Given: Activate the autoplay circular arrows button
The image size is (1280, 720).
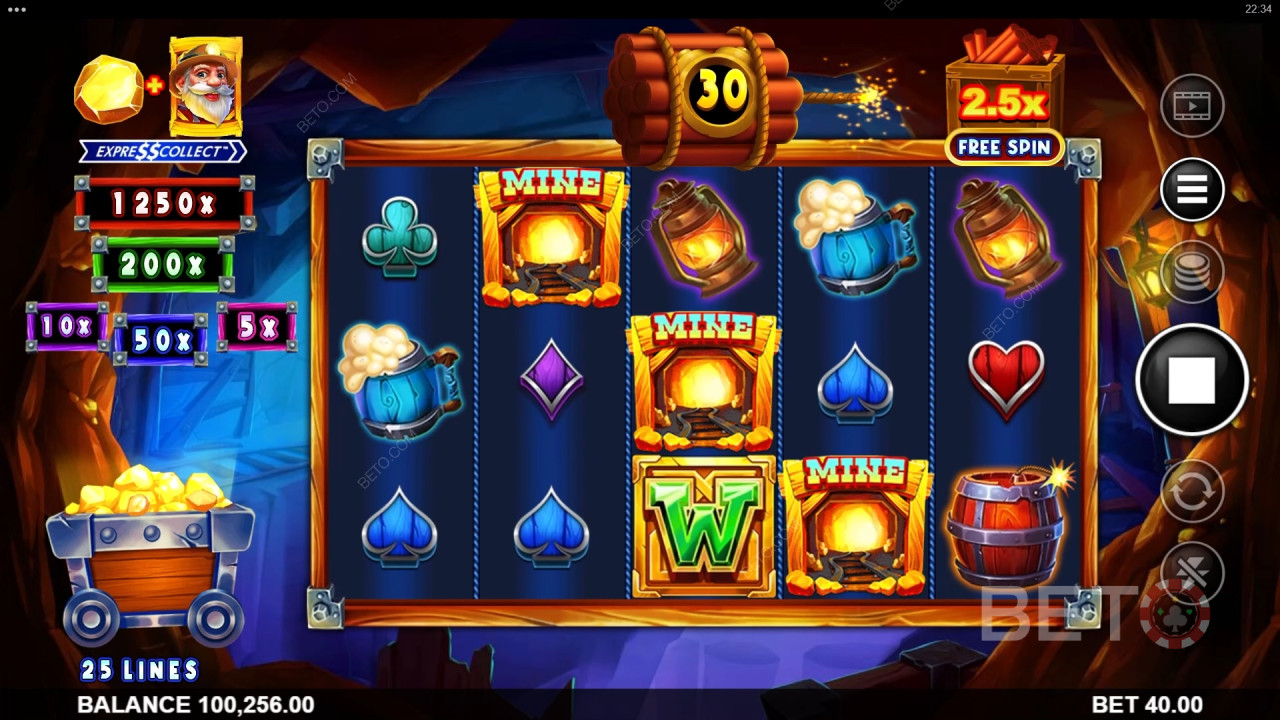Looking at the screenshot, I should (x=1192, y=491).
